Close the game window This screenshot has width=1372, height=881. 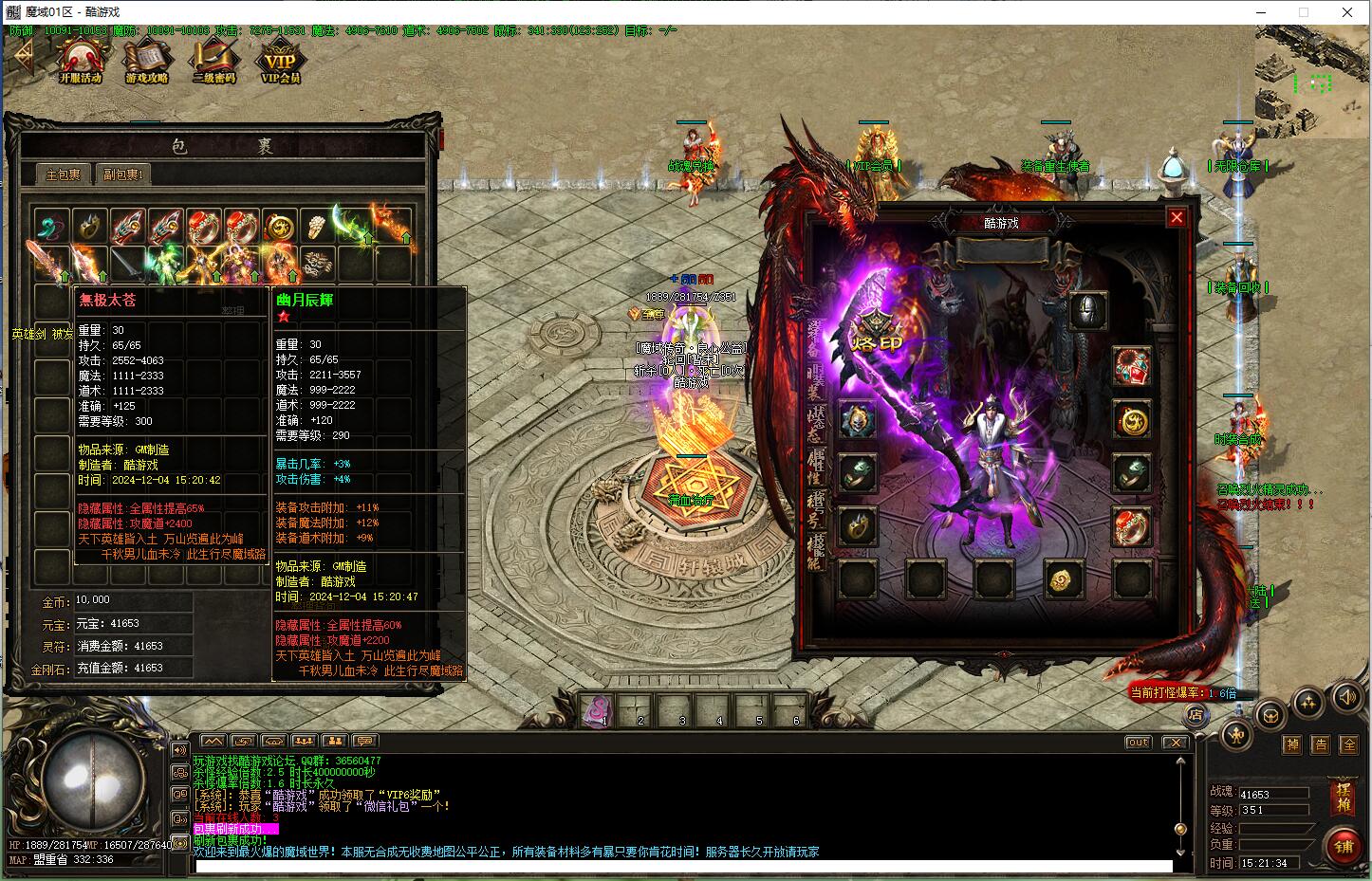1347,12
